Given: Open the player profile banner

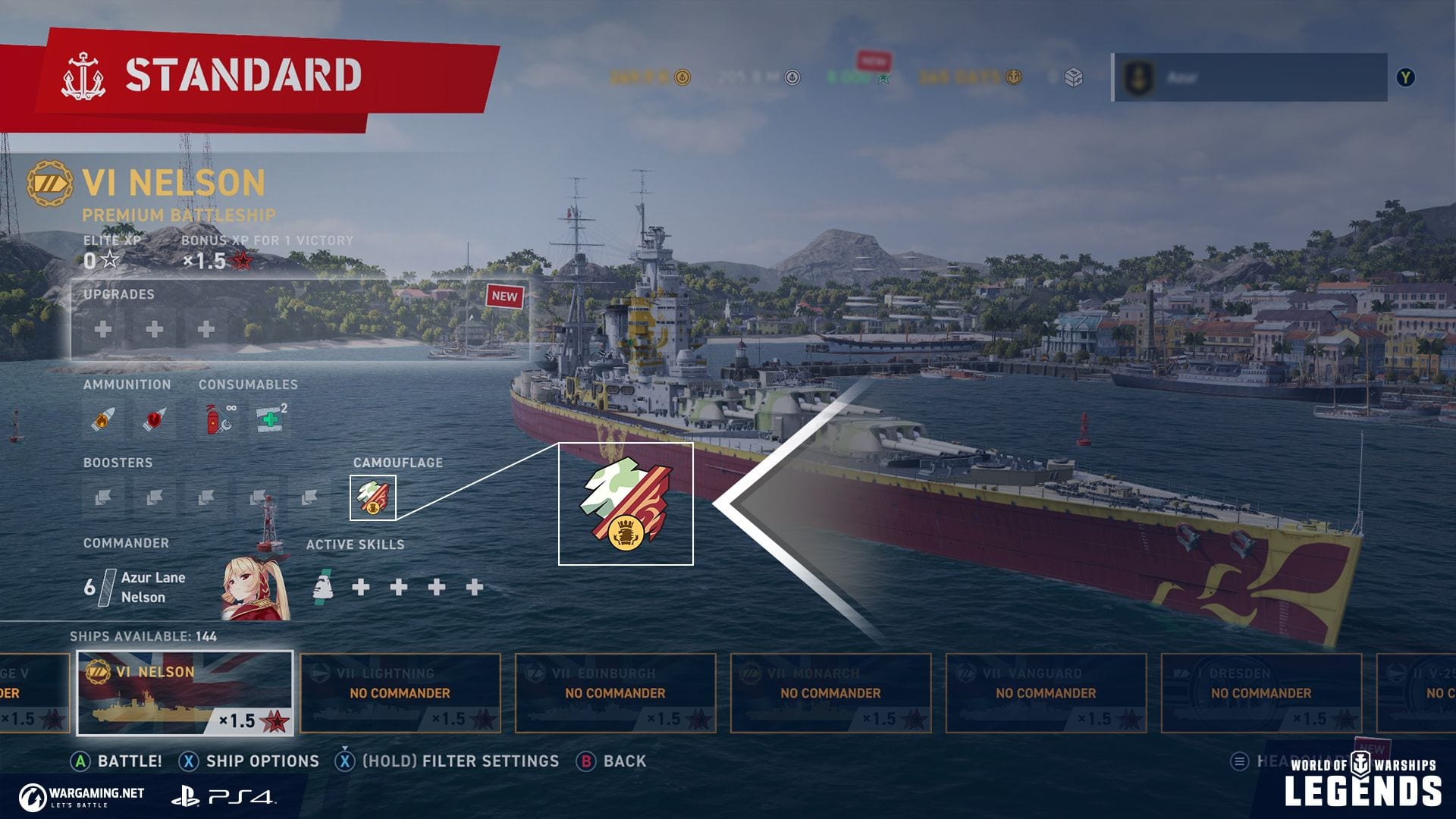Looking at the screenshot, I should coord(1250,77).
